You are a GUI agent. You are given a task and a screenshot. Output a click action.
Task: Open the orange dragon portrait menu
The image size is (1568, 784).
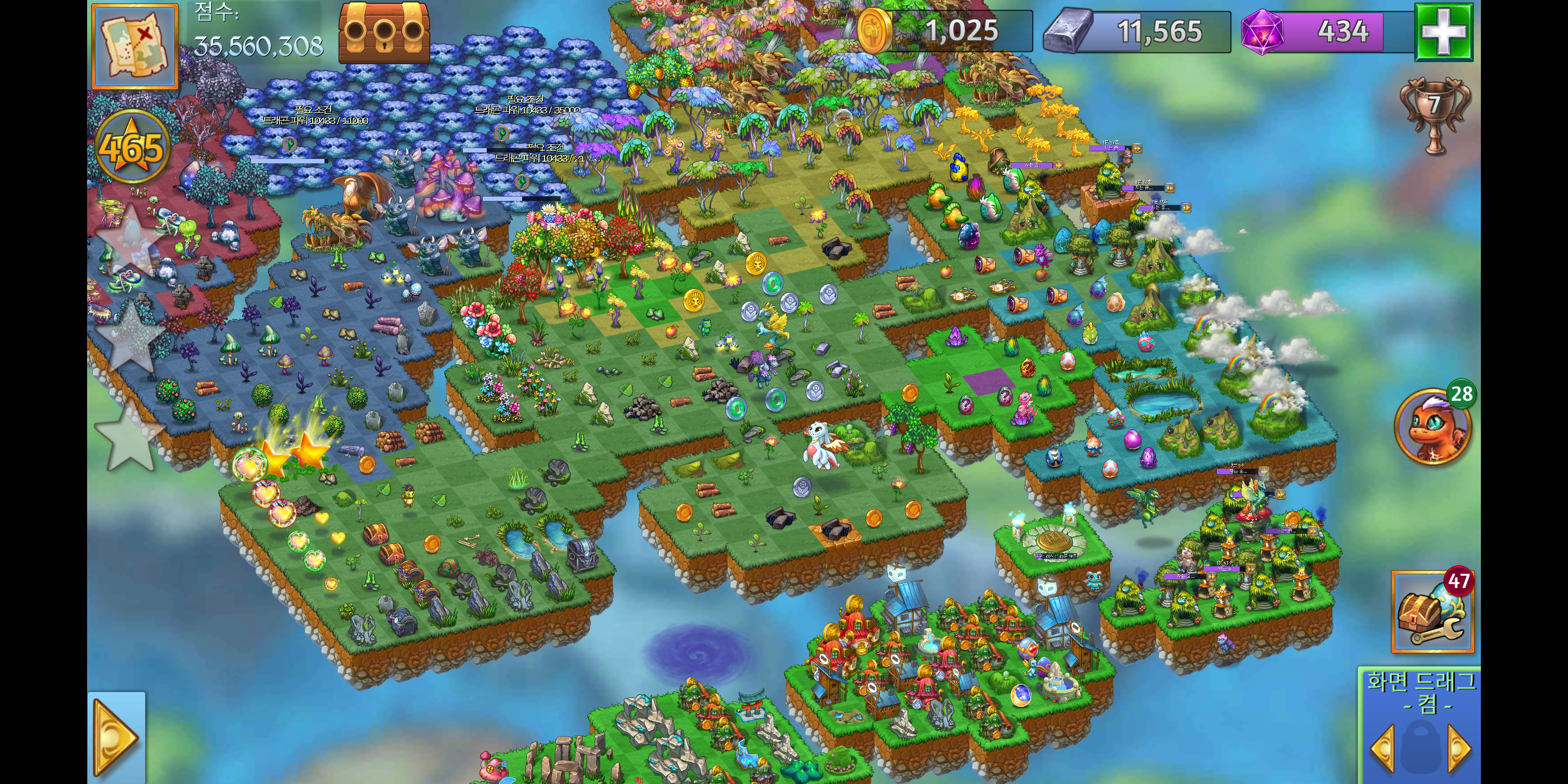coord(1432,427)
